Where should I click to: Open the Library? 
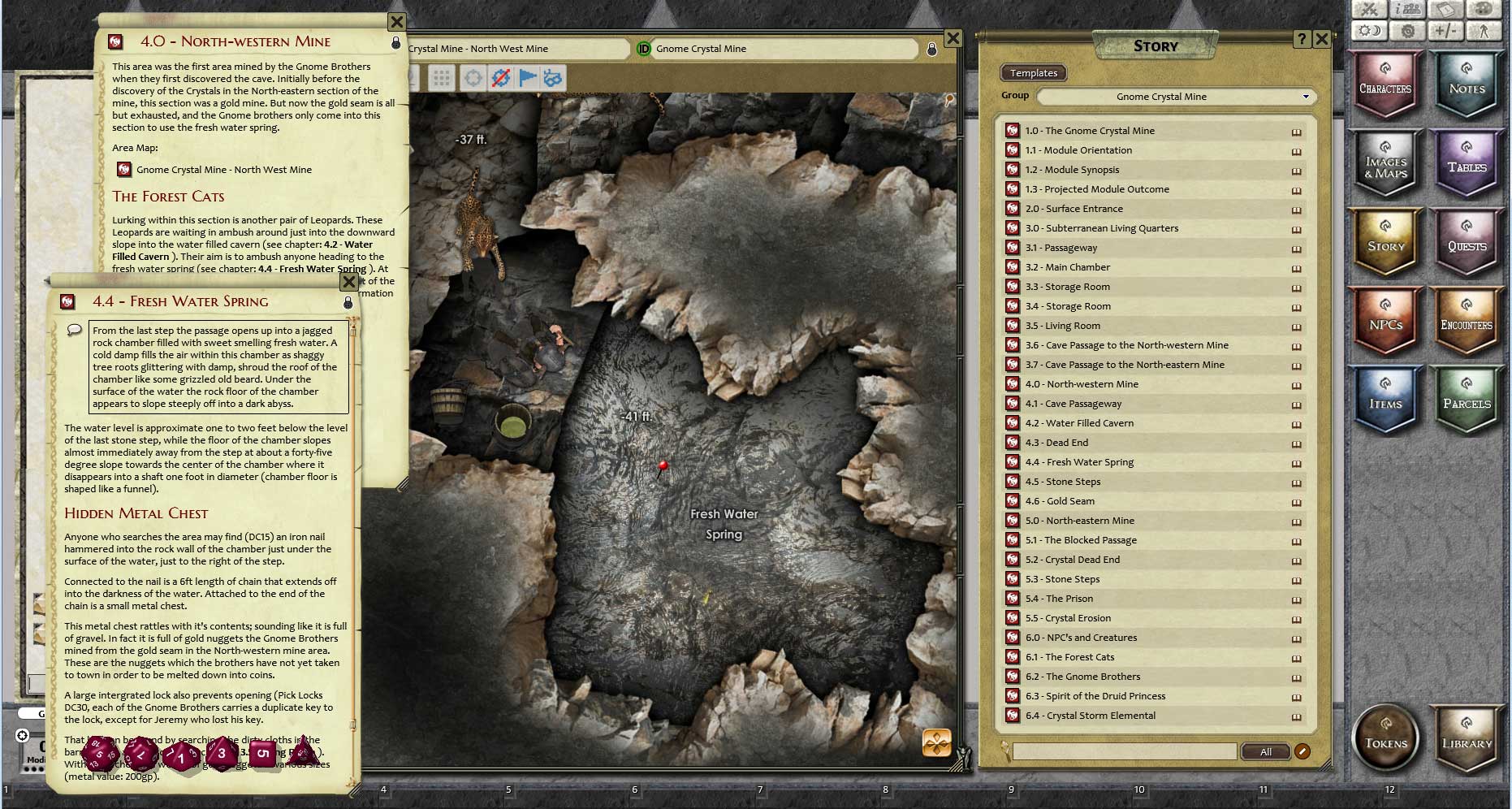pos(1467,739)
